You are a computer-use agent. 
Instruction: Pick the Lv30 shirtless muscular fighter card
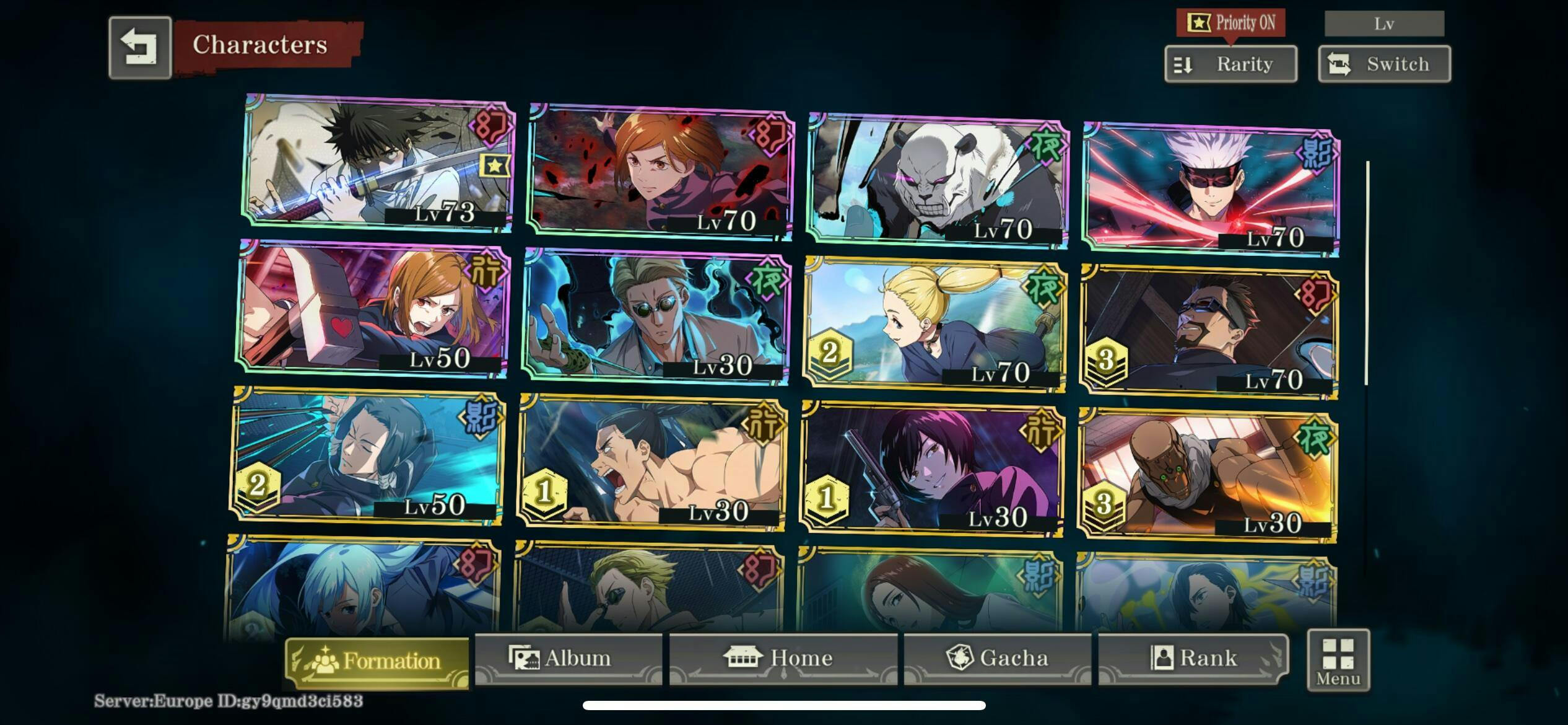pos(651,462)
